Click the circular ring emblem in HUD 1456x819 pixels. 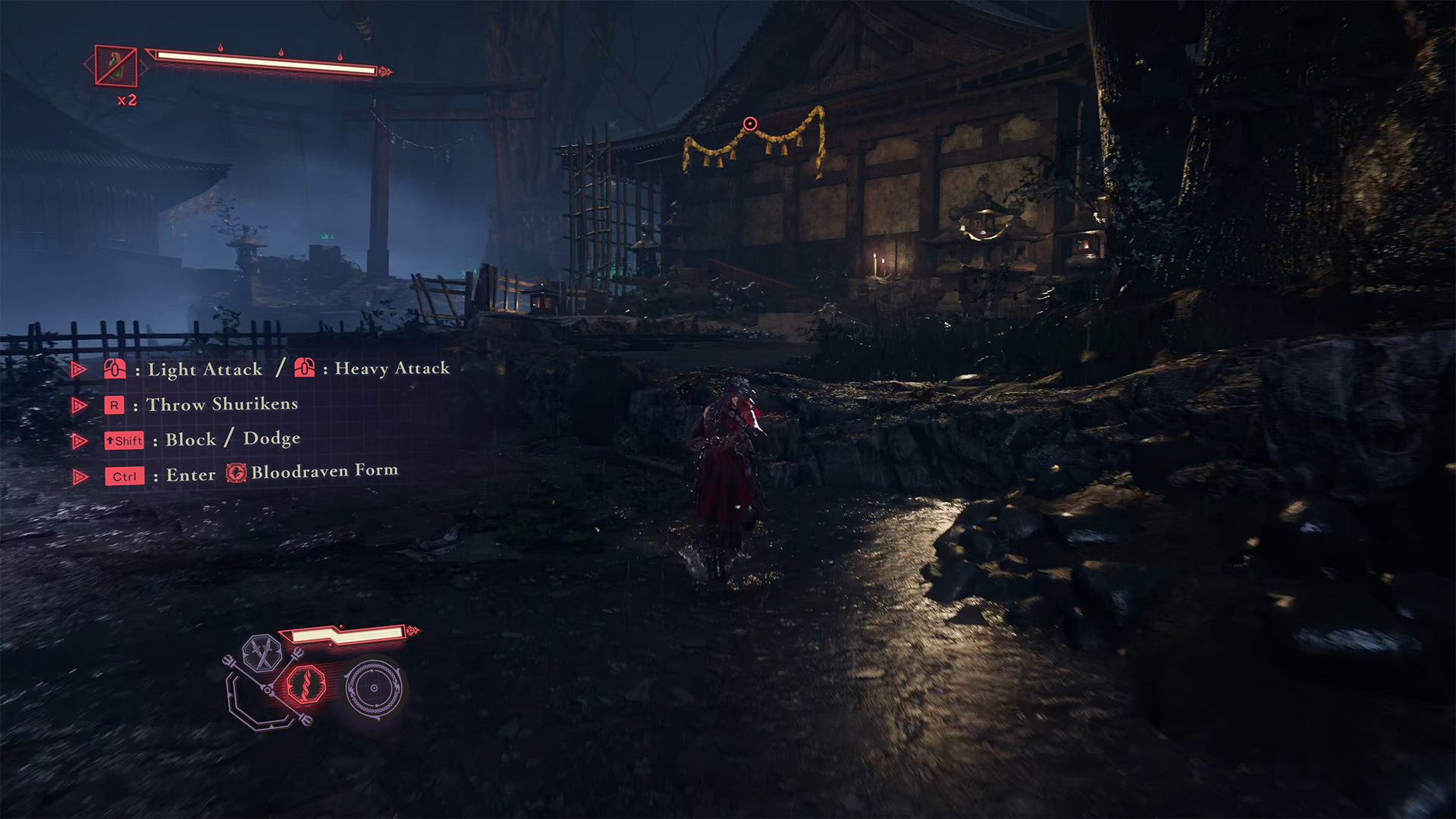tap(373, 688)
